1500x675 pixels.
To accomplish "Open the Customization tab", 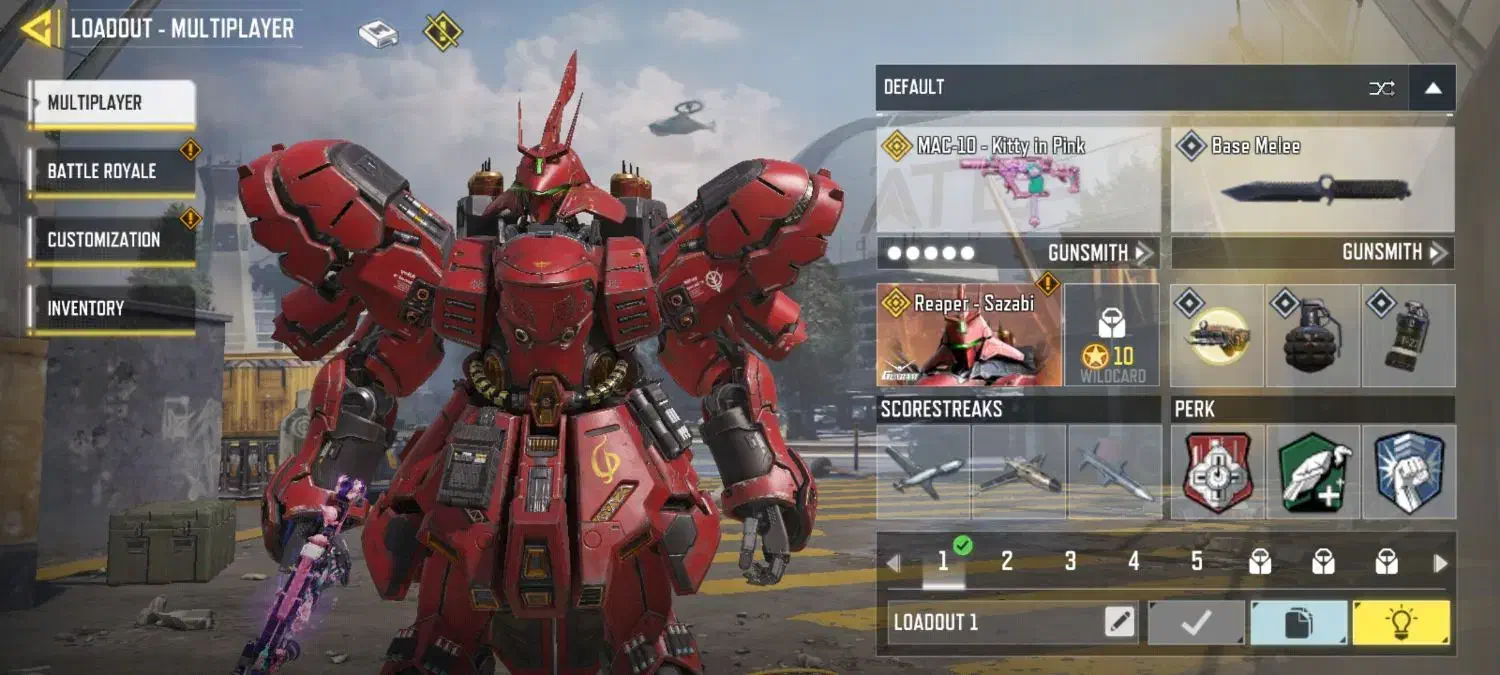I will pyautogui.click(x=110, y=240).
